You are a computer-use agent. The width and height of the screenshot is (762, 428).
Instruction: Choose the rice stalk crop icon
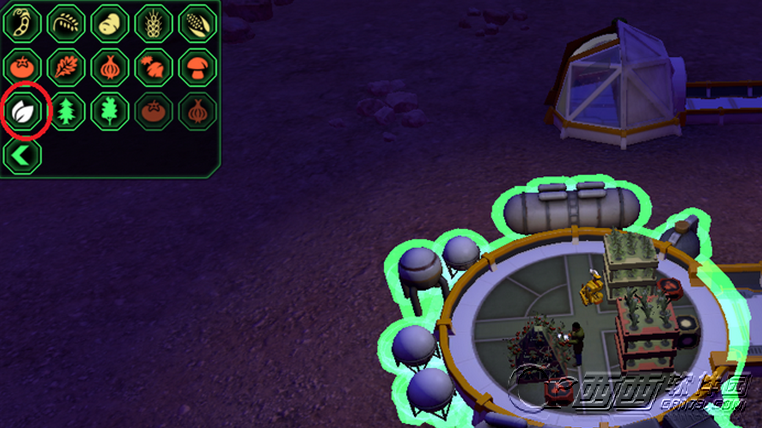[65, 21]
